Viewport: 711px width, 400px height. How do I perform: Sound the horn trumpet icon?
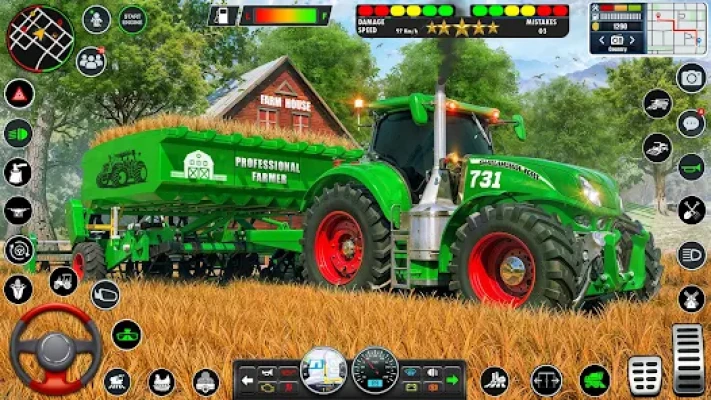tap(691, 167)
